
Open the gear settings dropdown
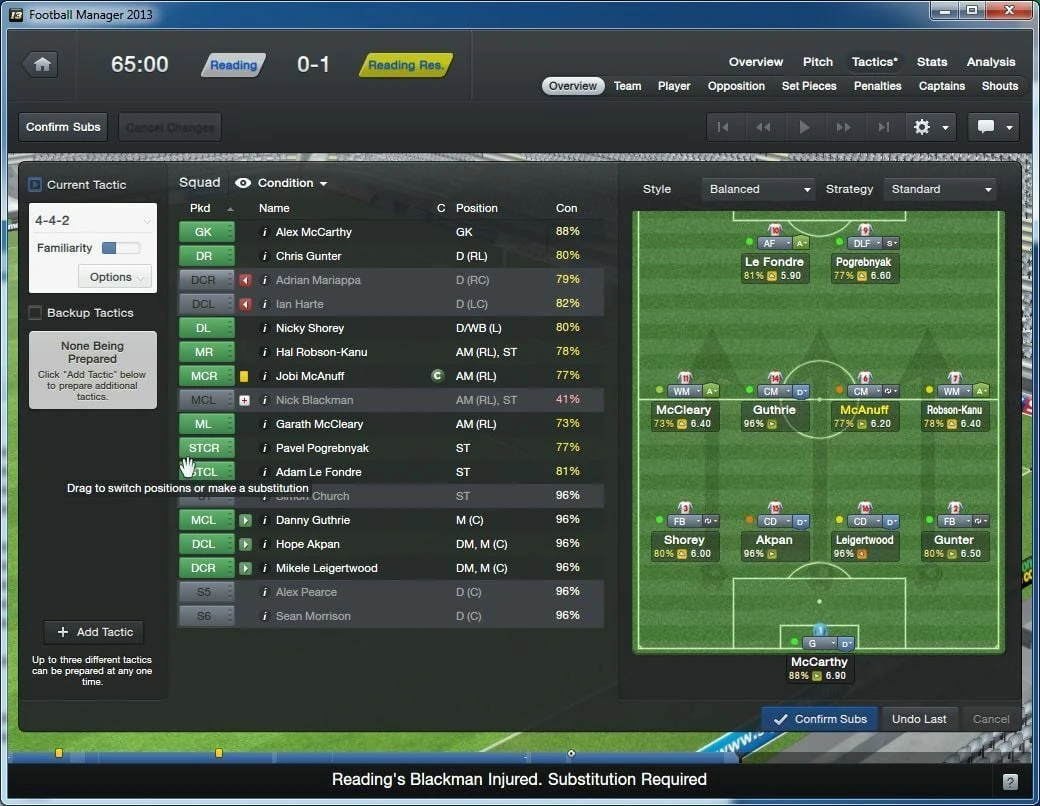point(929,127)
